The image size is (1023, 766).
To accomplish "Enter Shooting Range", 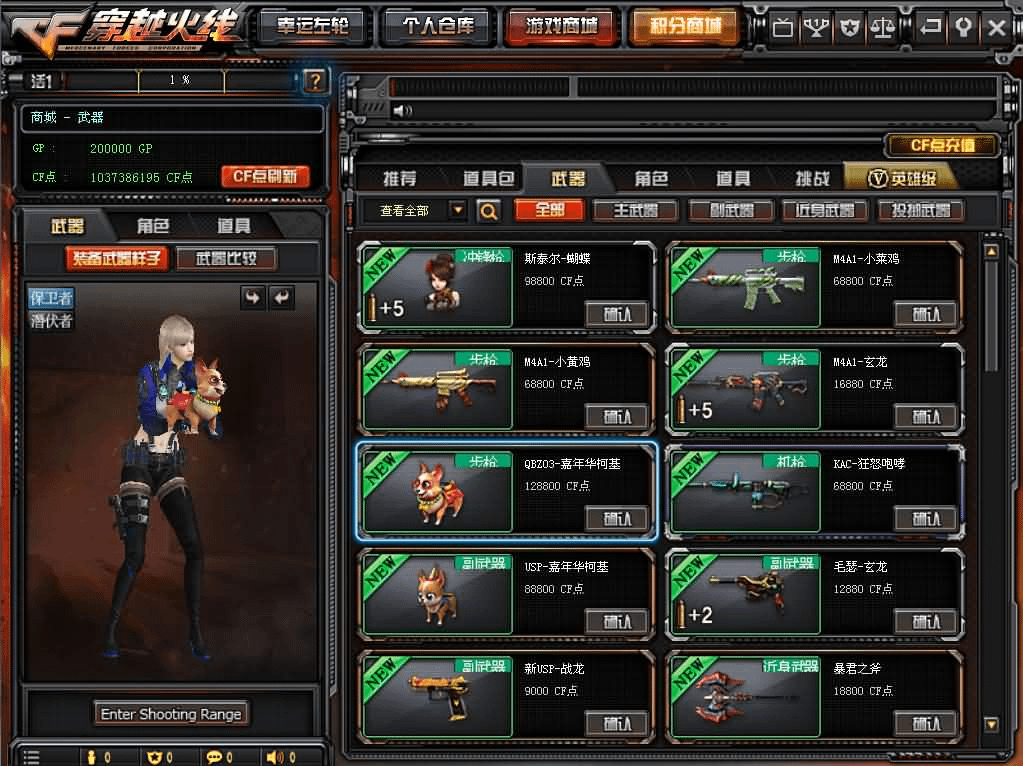I will click(172, 714).
